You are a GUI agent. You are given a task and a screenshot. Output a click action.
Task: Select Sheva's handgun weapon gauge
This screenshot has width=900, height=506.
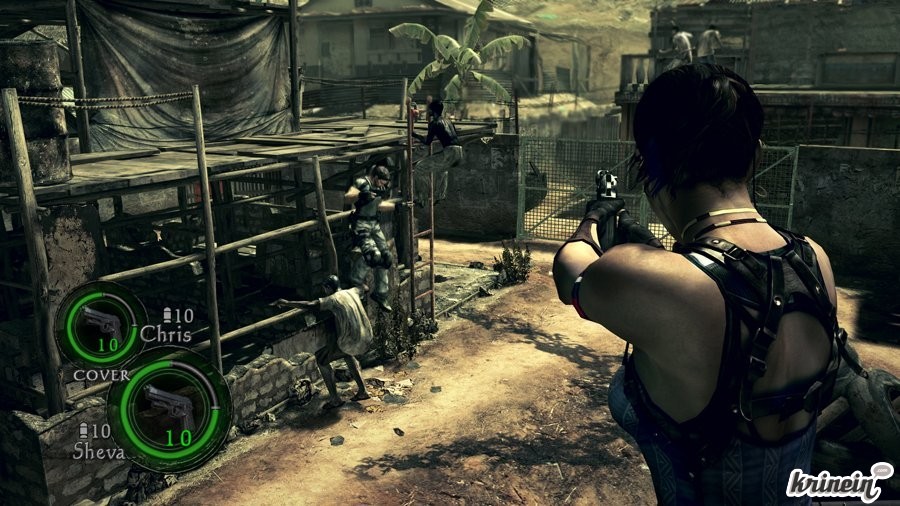[x=168, y=410]
